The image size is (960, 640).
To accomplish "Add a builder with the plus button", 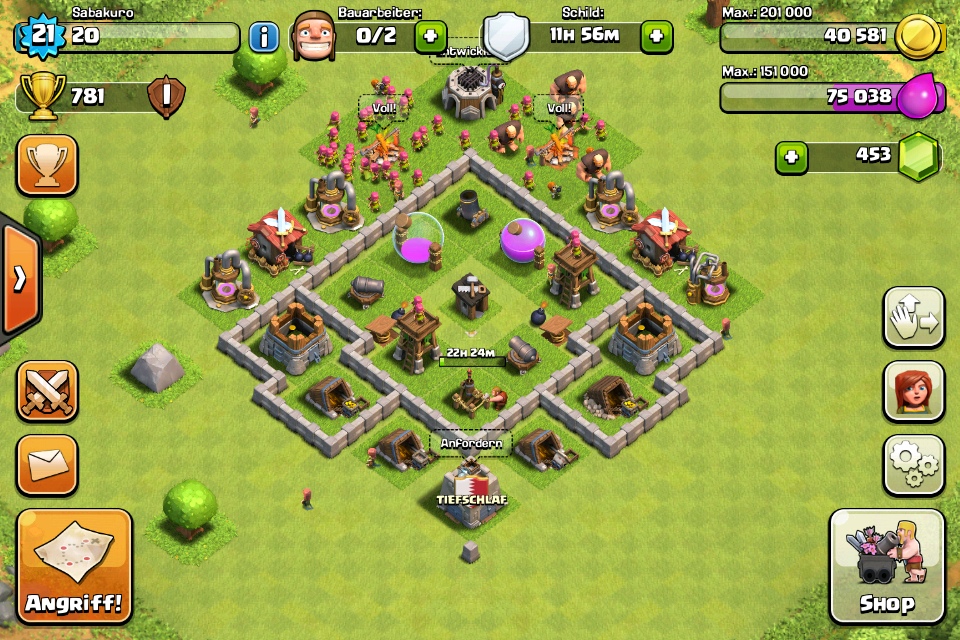I will tap(430, 37).
